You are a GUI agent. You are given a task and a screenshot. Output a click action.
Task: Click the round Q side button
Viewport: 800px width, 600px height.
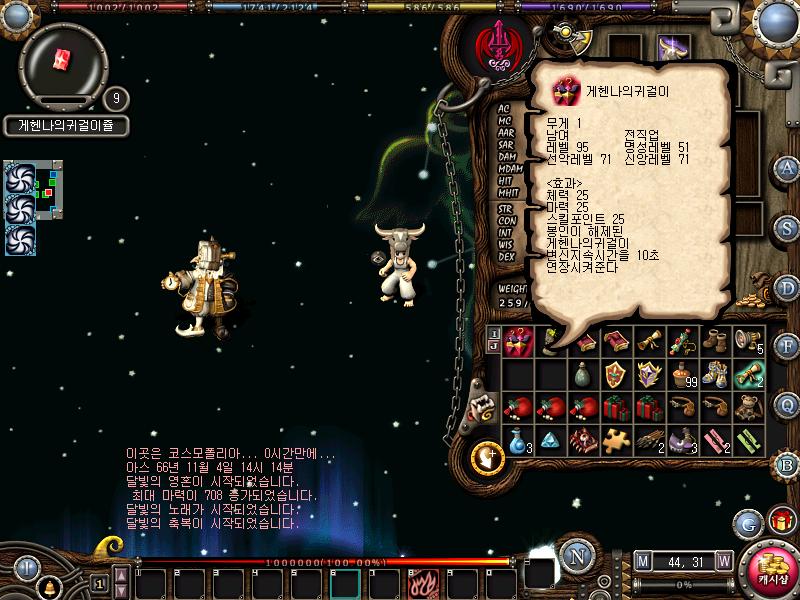coord(787,405)
